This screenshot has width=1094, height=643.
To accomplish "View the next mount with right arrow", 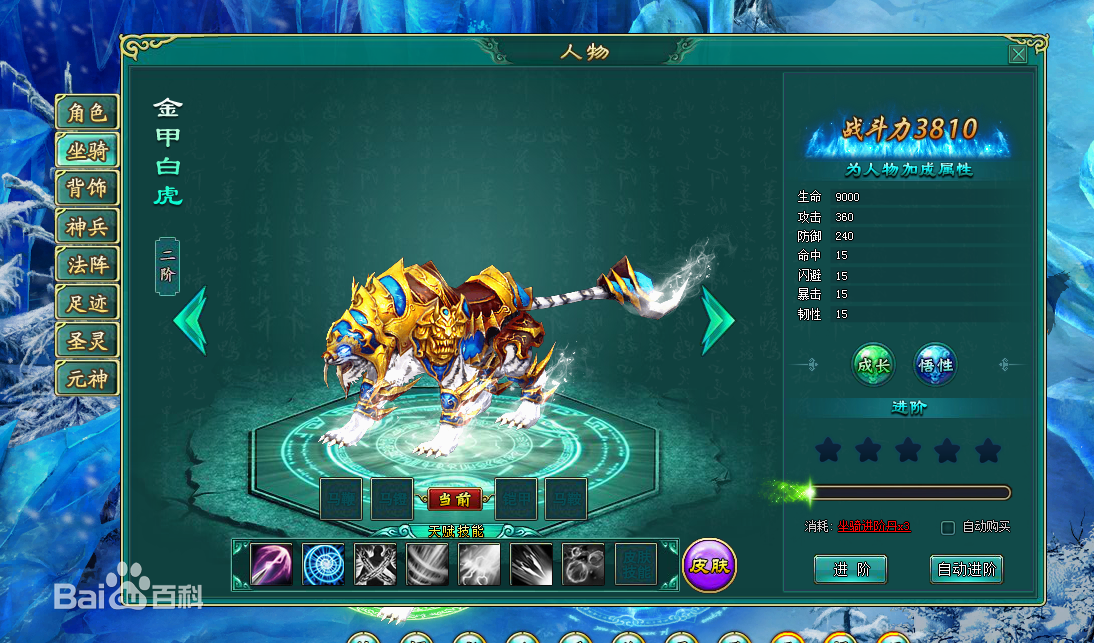I will (x=717, y=320).
